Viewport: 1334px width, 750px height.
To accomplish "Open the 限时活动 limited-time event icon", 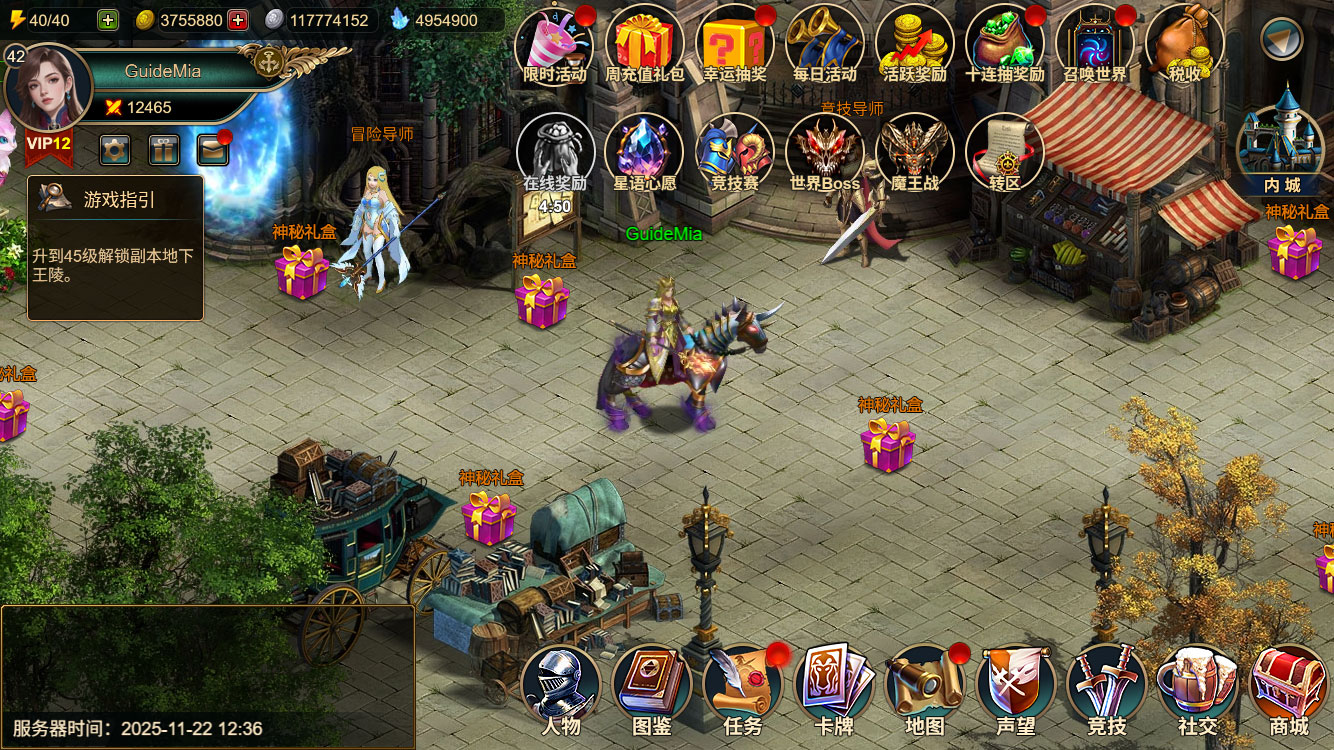I will pos(554,45).
